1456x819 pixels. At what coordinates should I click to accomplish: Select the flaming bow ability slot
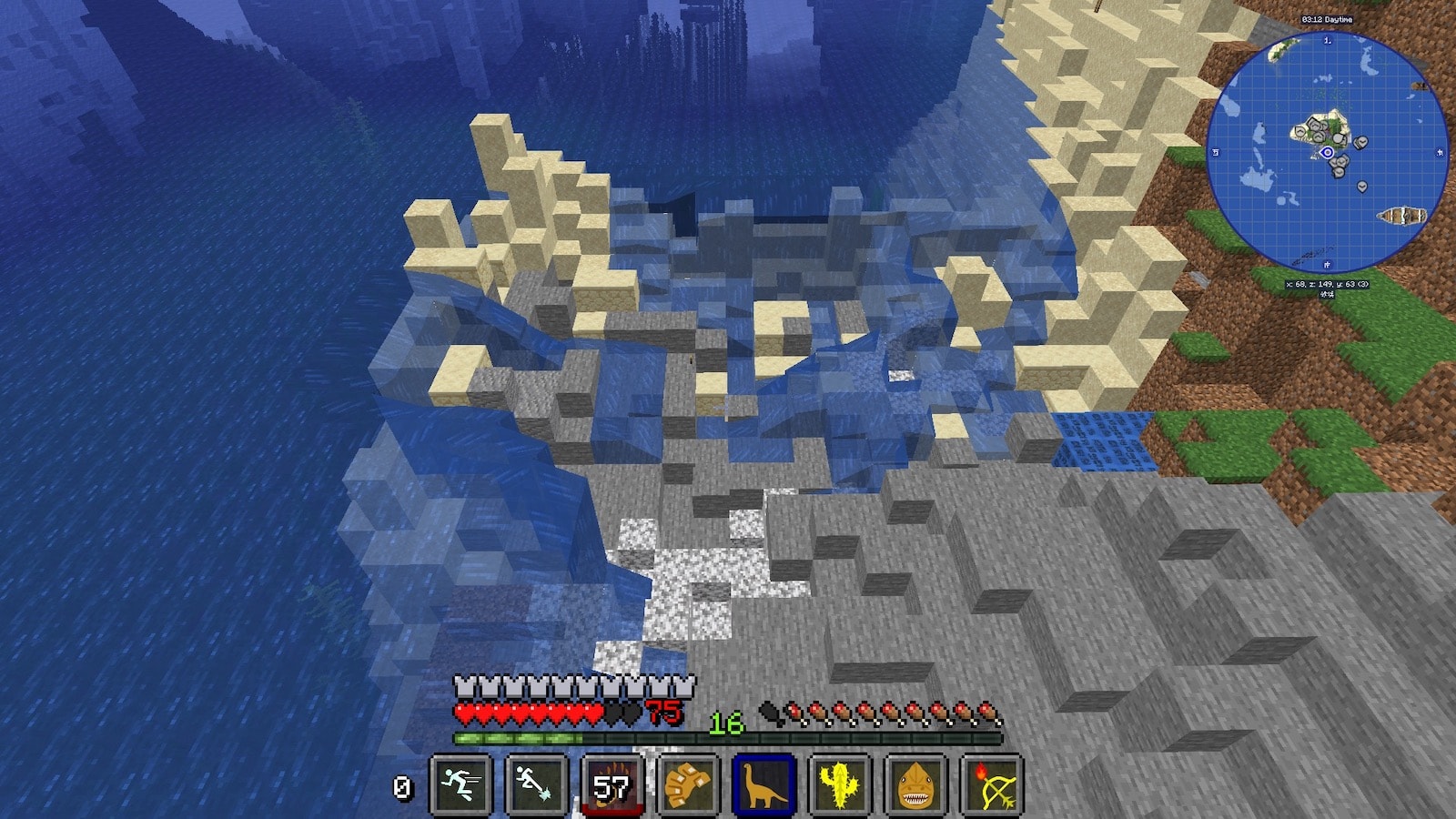[x=991, y=784]
